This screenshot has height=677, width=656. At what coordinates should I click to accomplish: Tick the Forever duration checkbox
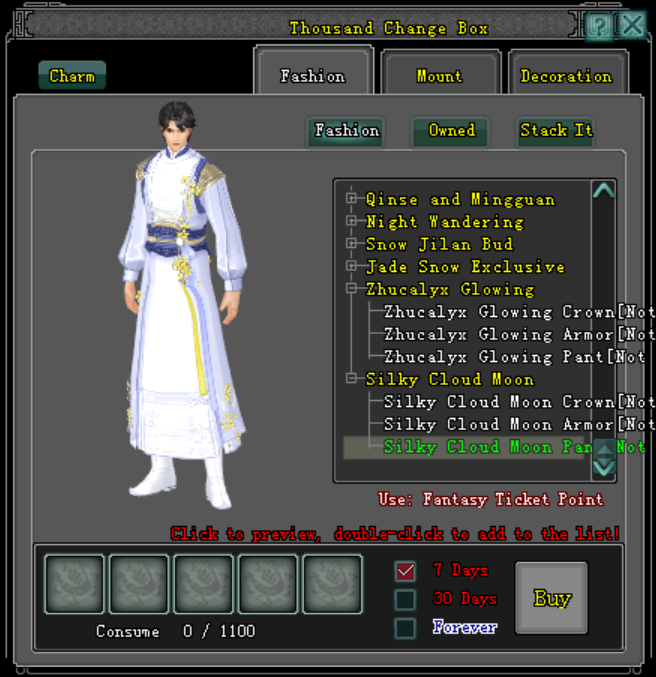pos(405,628)
